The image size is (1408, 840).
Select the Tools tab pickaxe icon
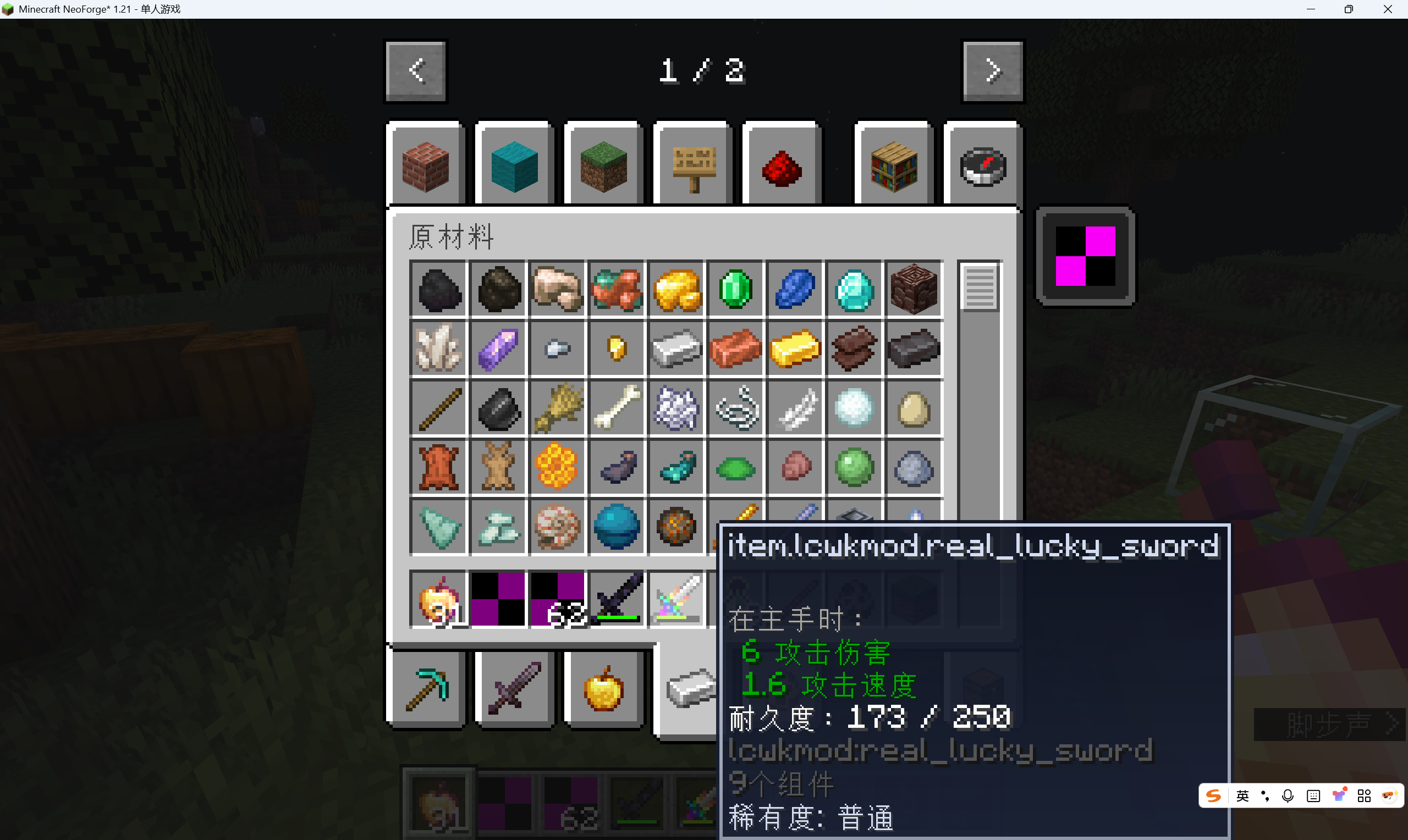pyautogui.click(x=426, y=688)
